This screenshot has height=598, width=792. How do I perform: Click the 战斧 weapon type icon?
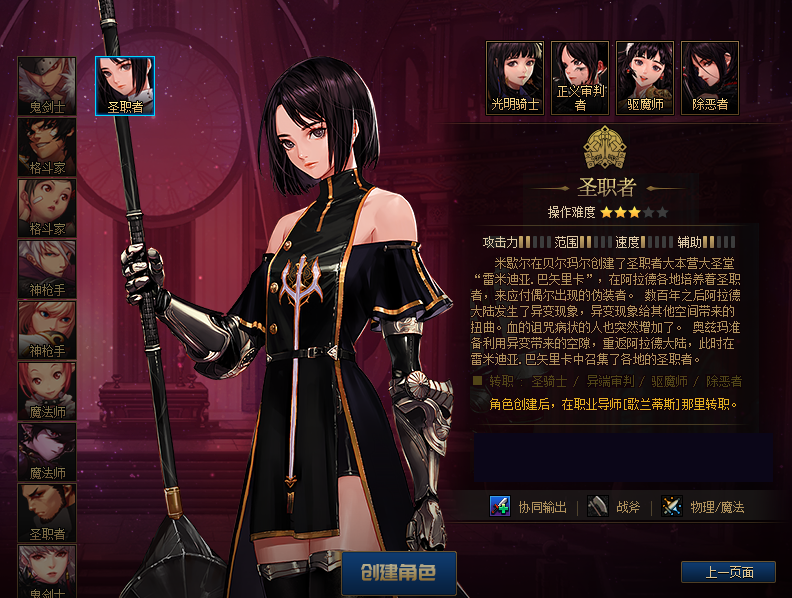tap(598, 506)
